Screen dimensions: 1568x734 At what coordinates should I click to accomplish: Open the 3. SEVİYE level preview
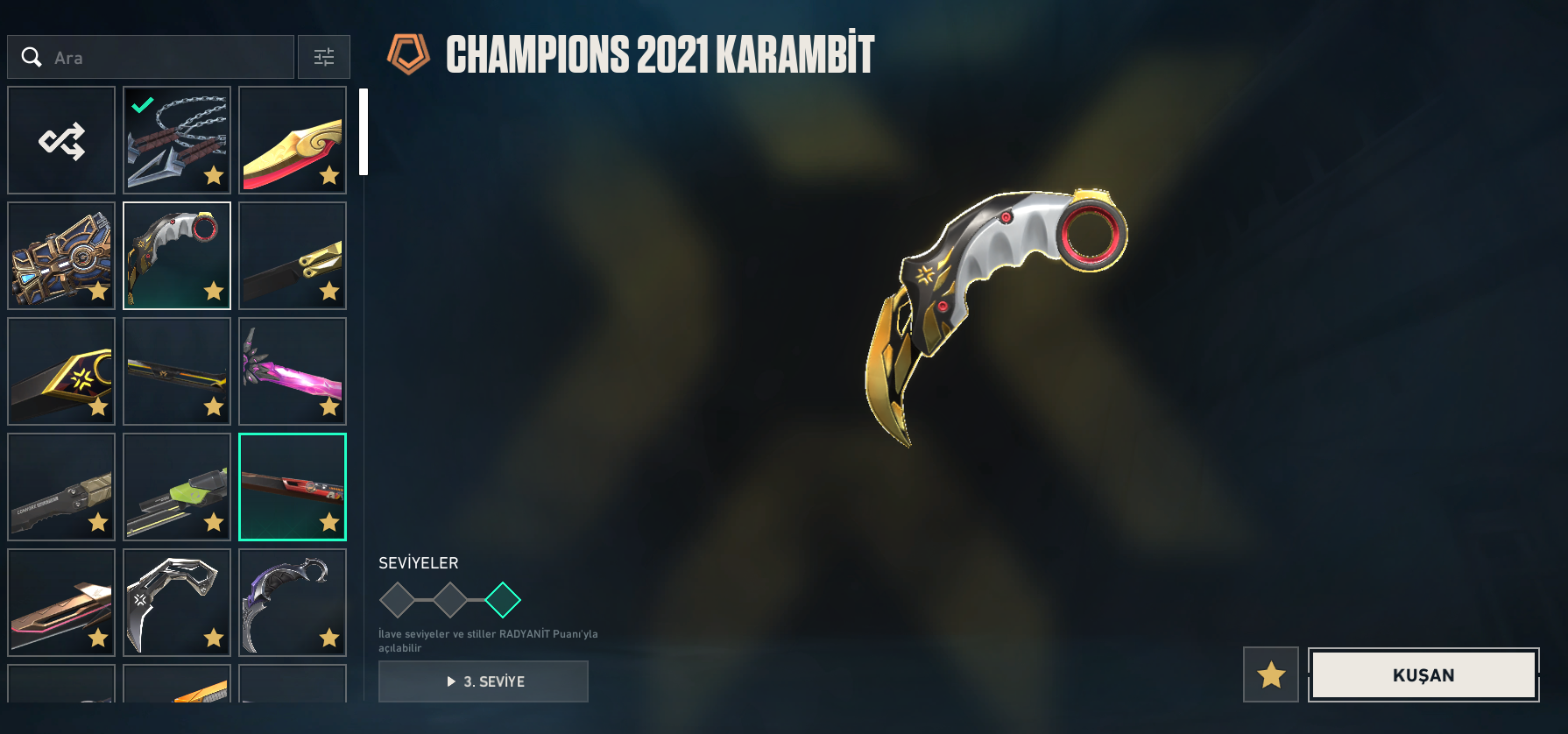(483, 681)
